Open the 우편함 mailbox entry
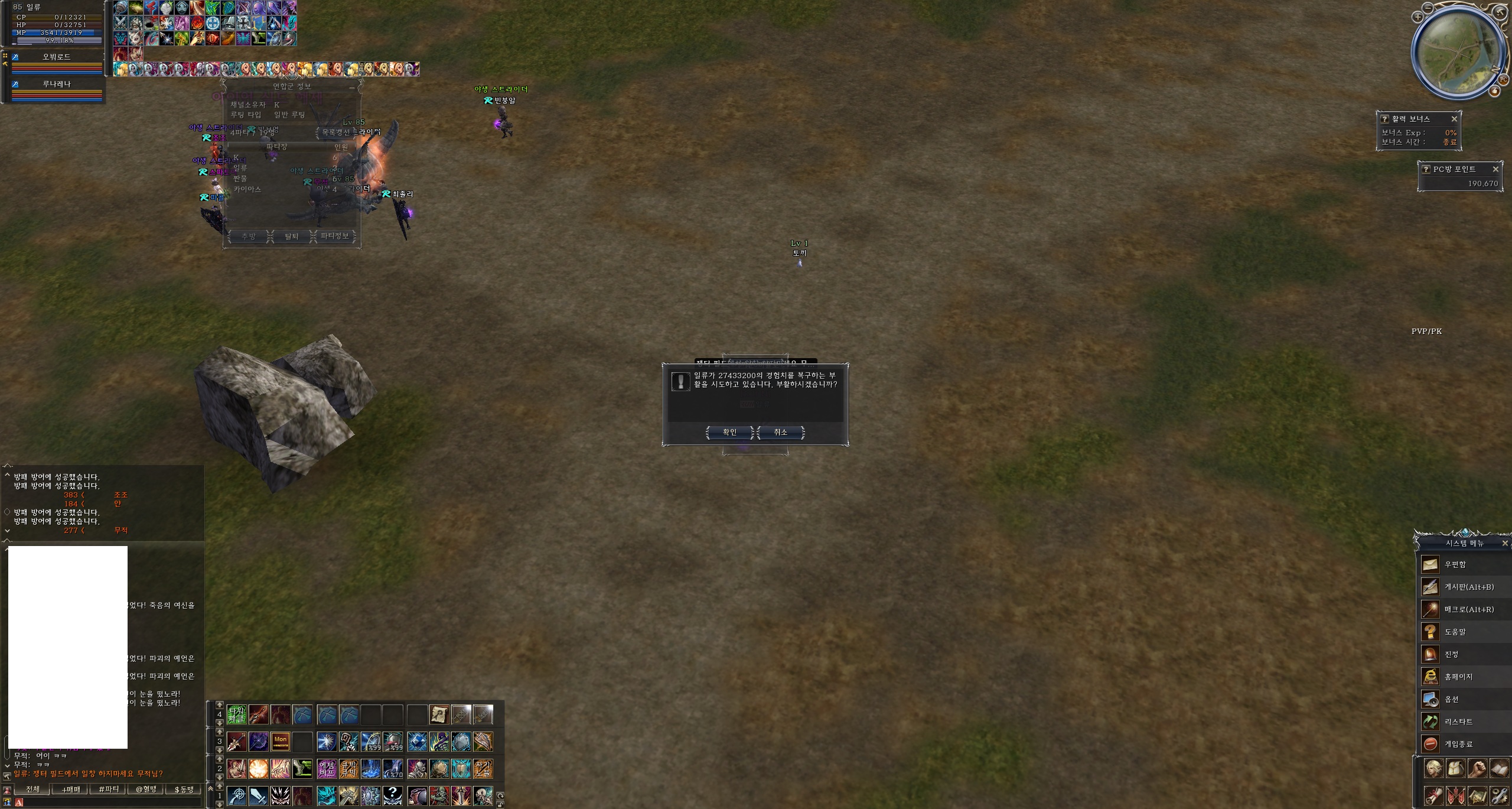Screen dimensions: 1512x809 coord(1455,564)
